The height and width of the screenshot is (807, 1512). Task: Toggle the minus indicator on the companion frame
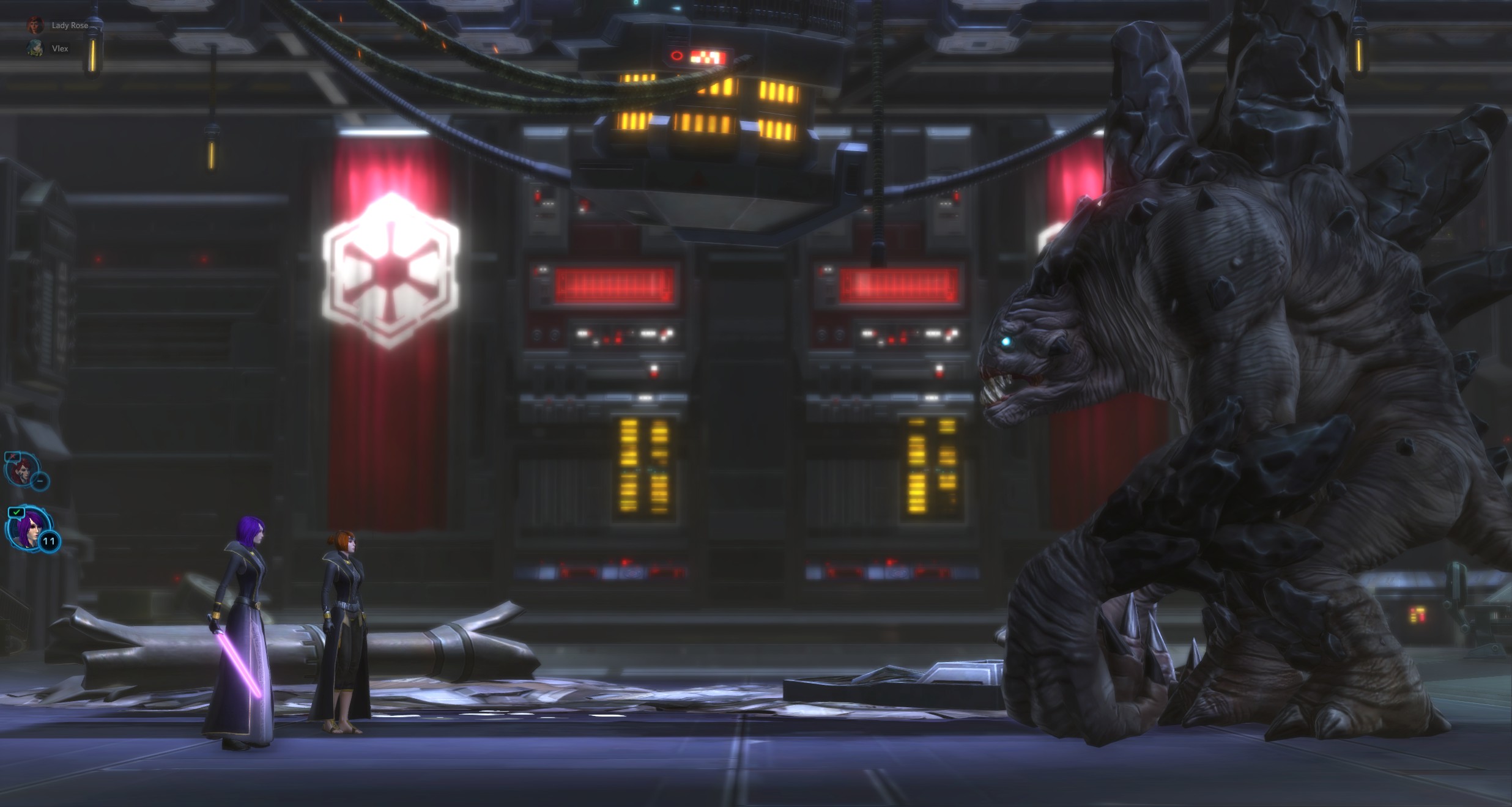40,481
